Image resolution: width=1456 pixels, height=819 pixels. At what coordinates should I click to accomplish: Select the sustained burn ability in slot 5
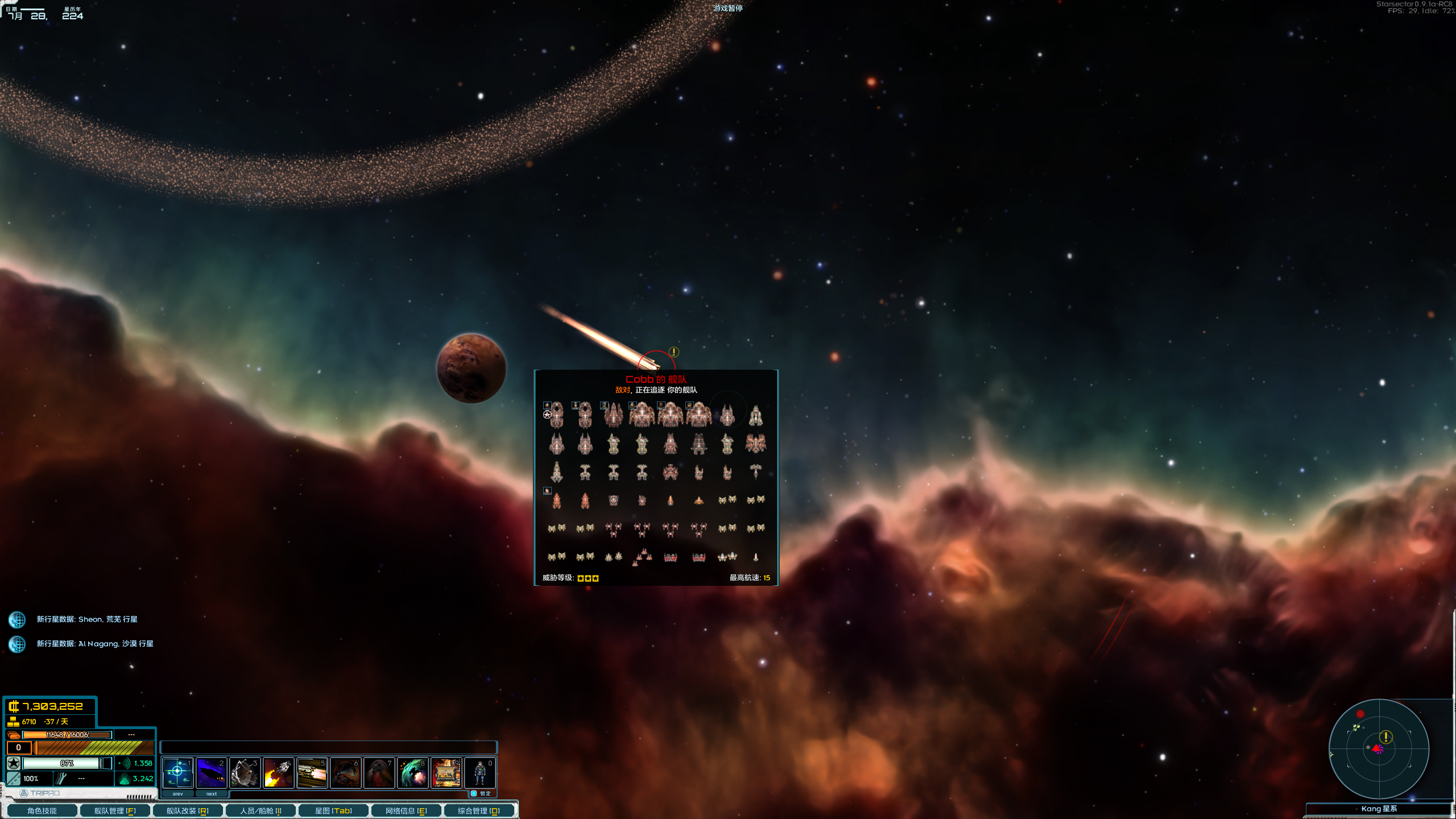pyautogui.click(x=312, y=772)
